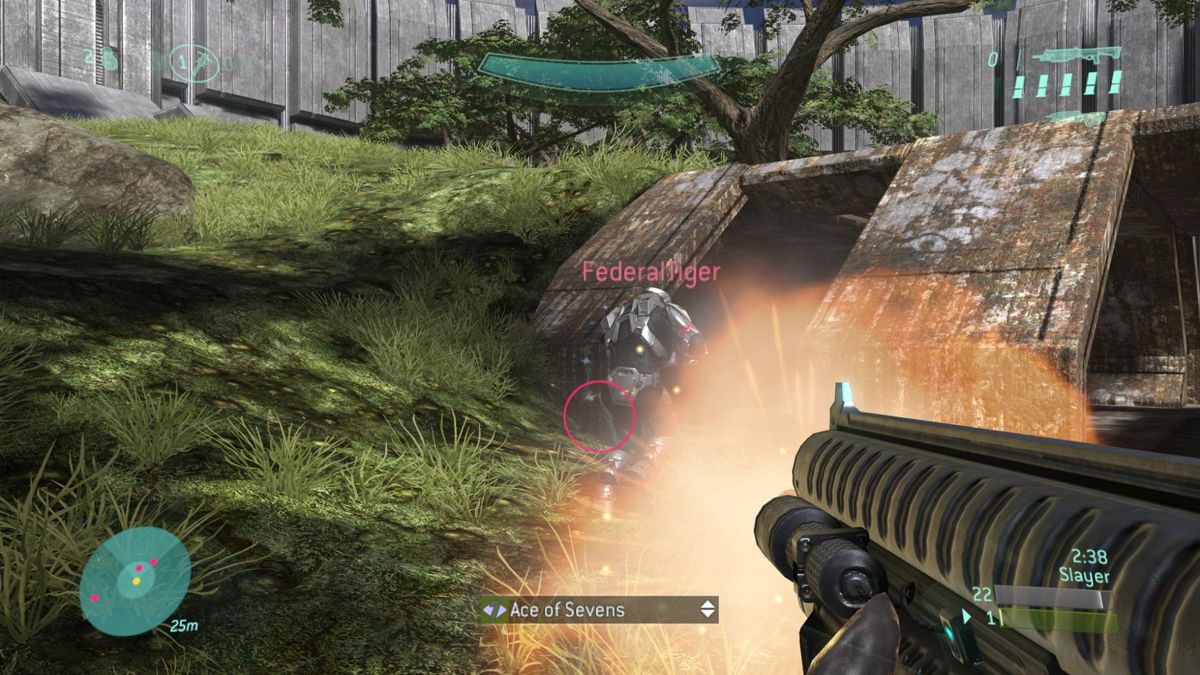Select the grenade type indicator

(x=192, y=62)
